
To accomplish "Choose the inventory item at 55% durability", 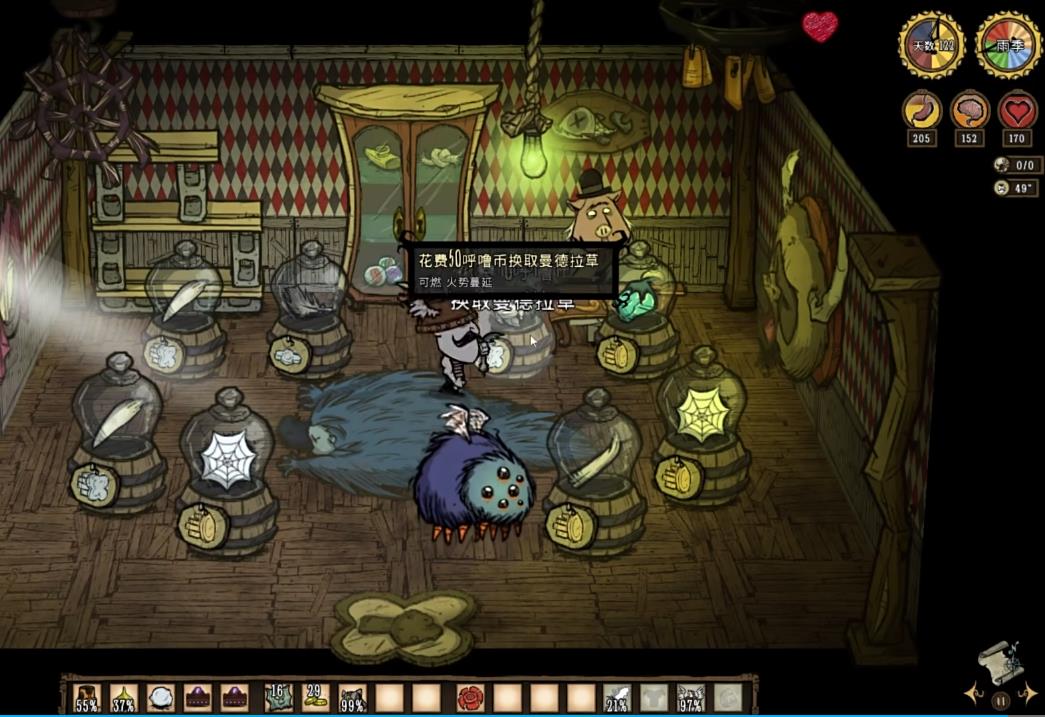I will click(88, 698).
